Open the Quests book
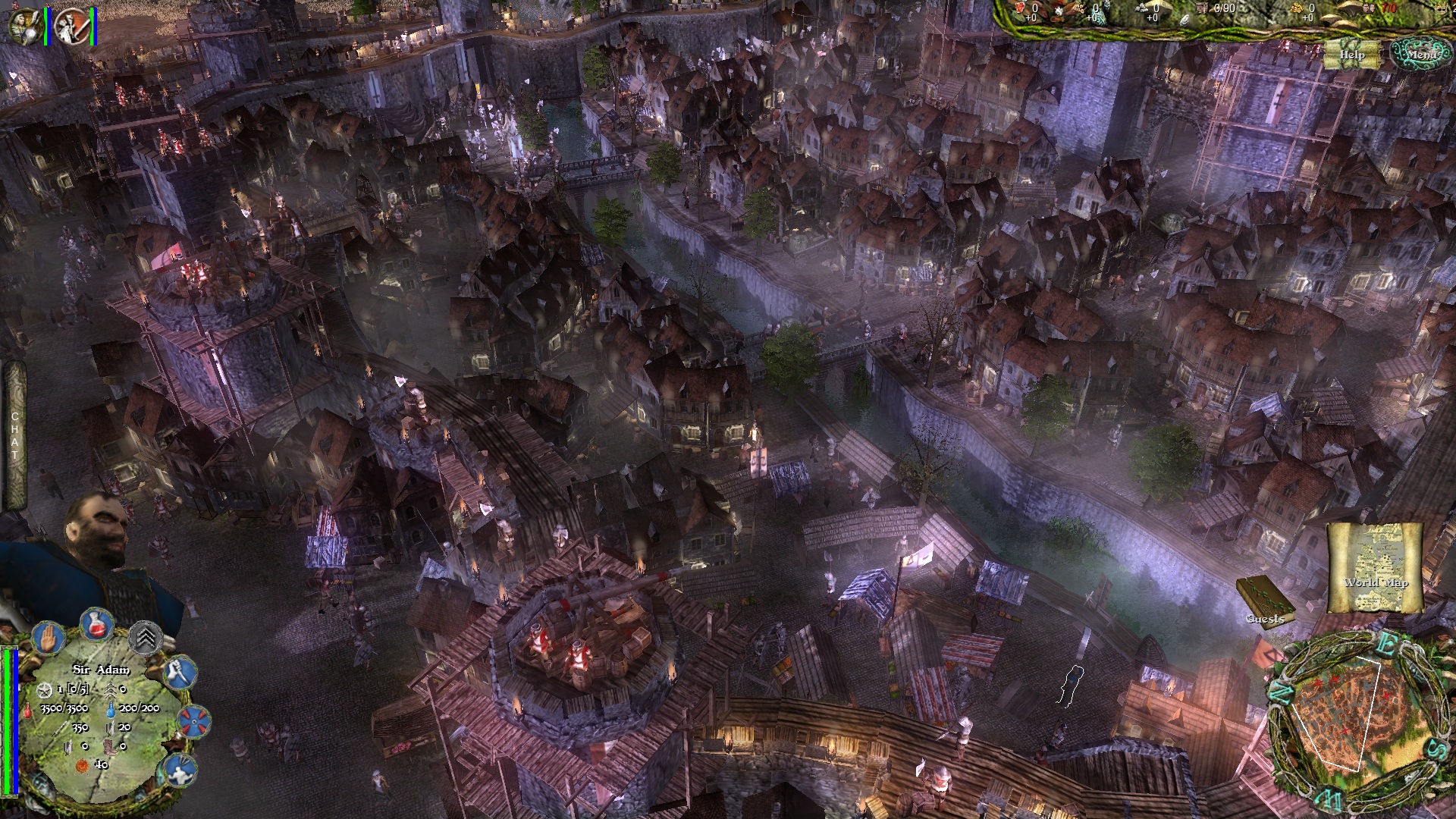The height and width of the screenshot is (819, 1456). point(1264,599)
